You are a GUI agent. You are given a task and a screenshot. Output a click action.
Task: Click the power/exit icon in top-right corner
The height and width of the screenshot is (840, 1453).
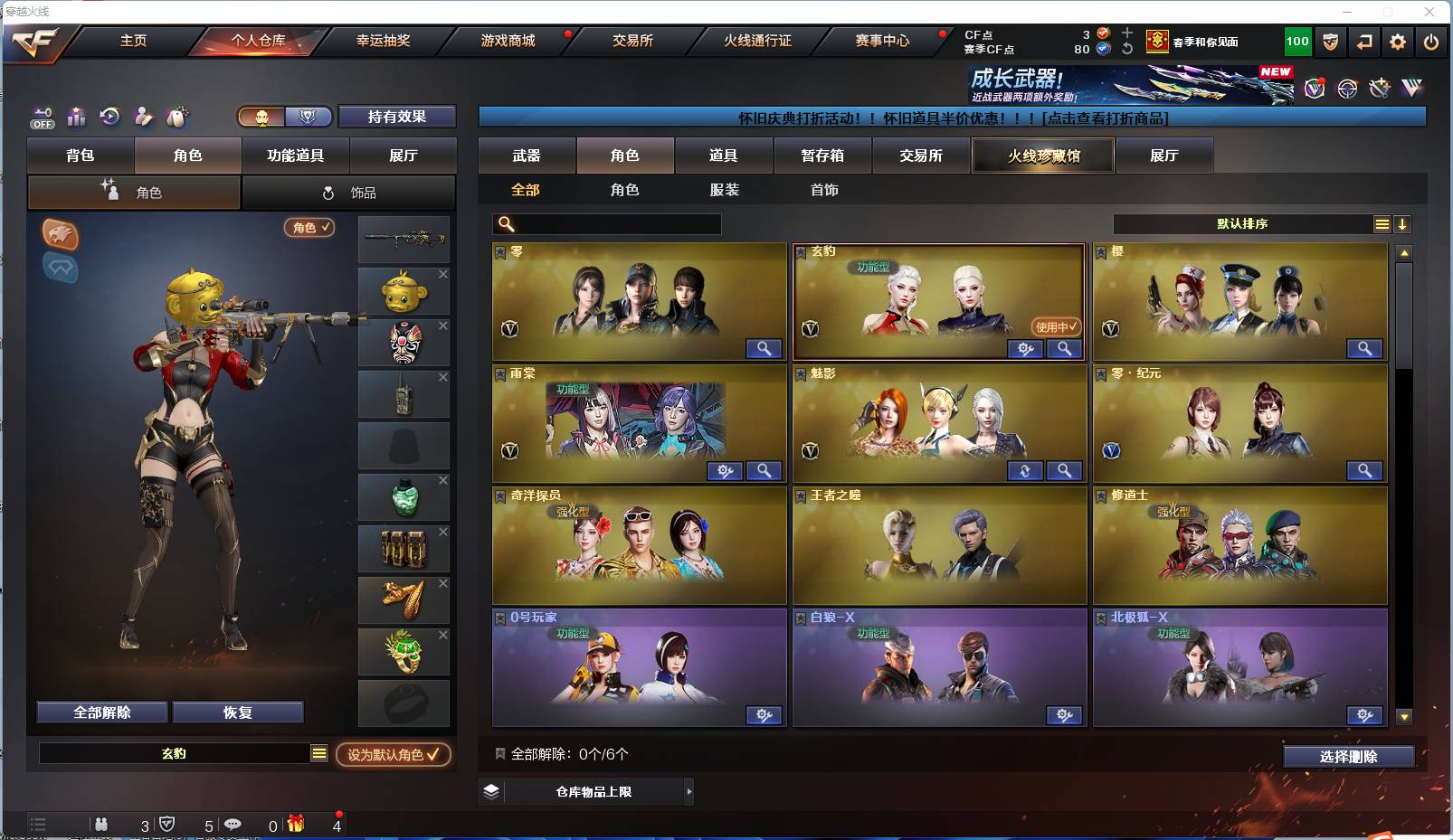[1431, 42]
